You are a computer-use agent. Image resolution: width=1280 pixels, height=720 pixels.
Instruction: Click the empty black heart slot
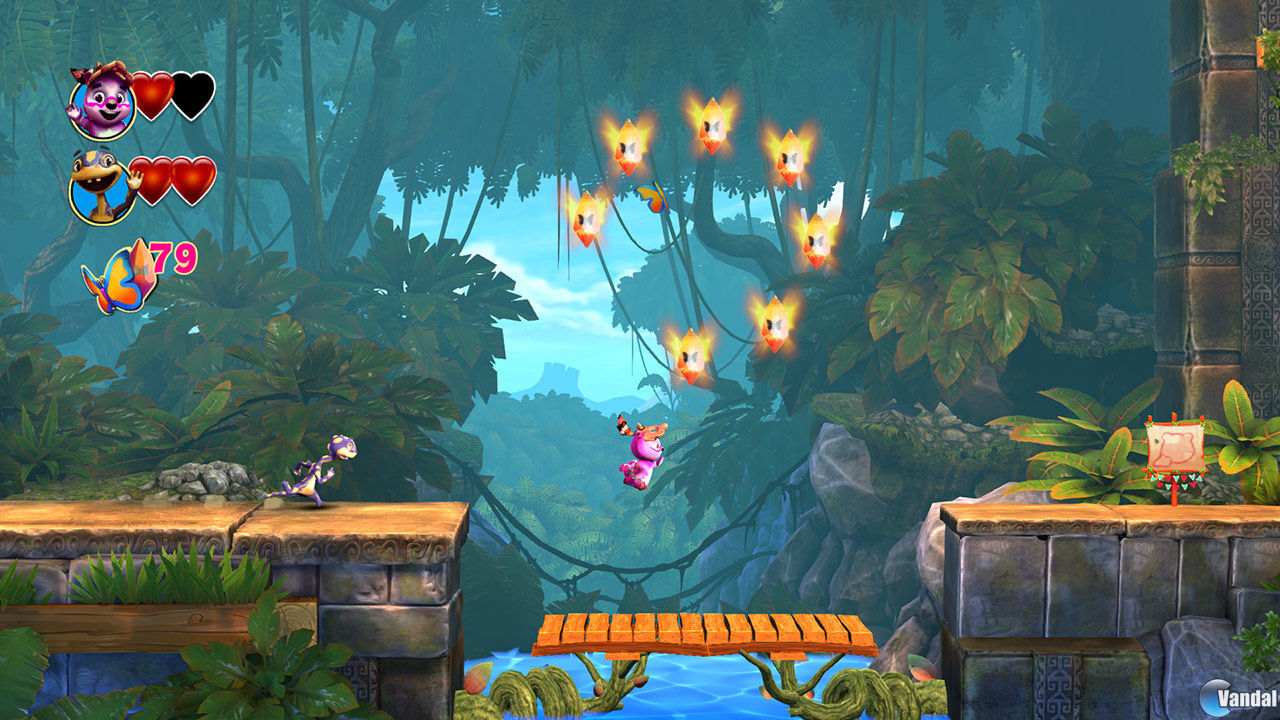(x=192, y=95)
